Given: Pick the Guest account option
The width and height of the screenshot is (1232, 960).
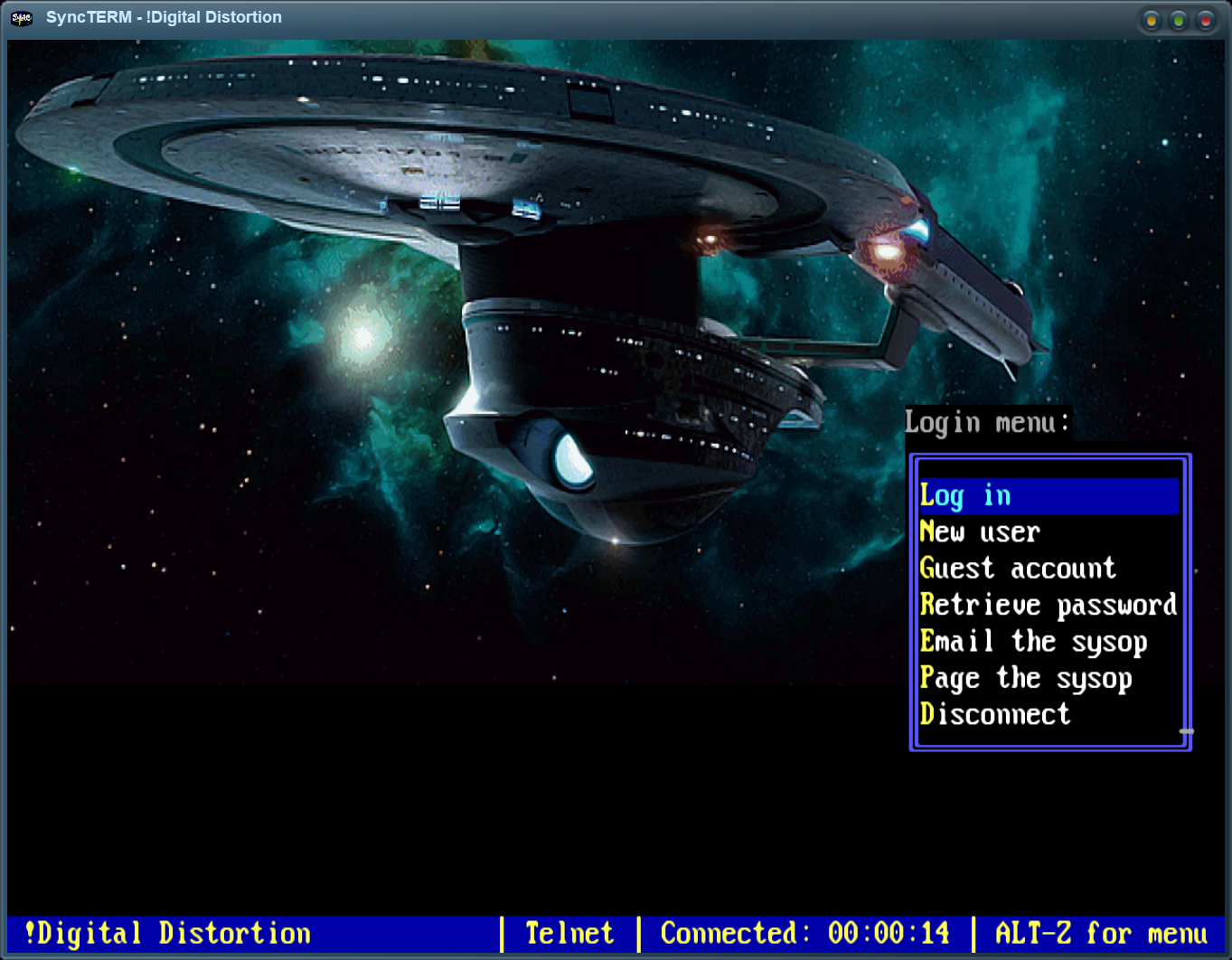Looking at the screenshot, I should (1017, 569).
